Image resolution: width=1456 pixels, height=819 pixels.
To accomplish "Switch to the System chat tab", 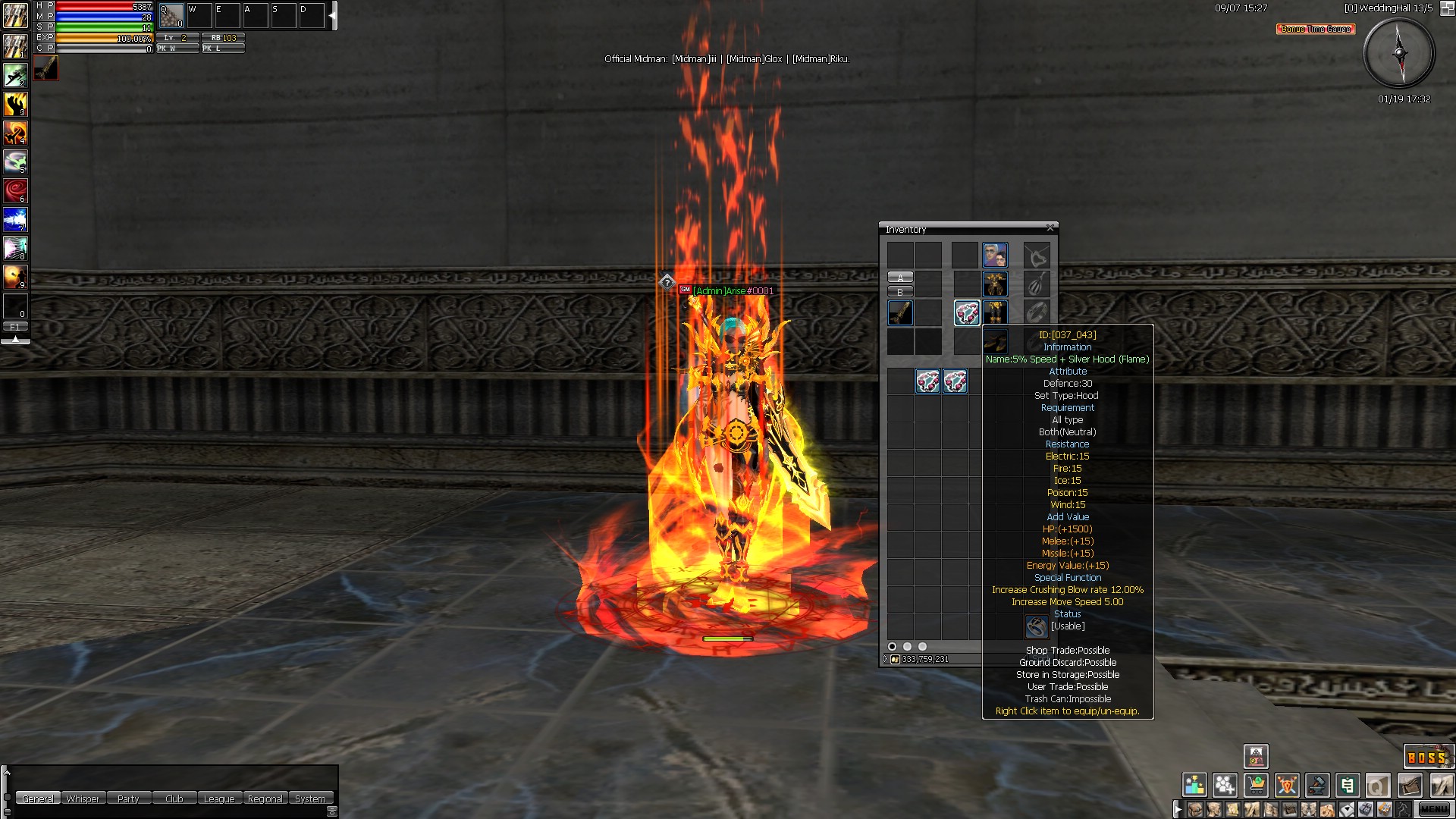I will [x=310, y=799].
